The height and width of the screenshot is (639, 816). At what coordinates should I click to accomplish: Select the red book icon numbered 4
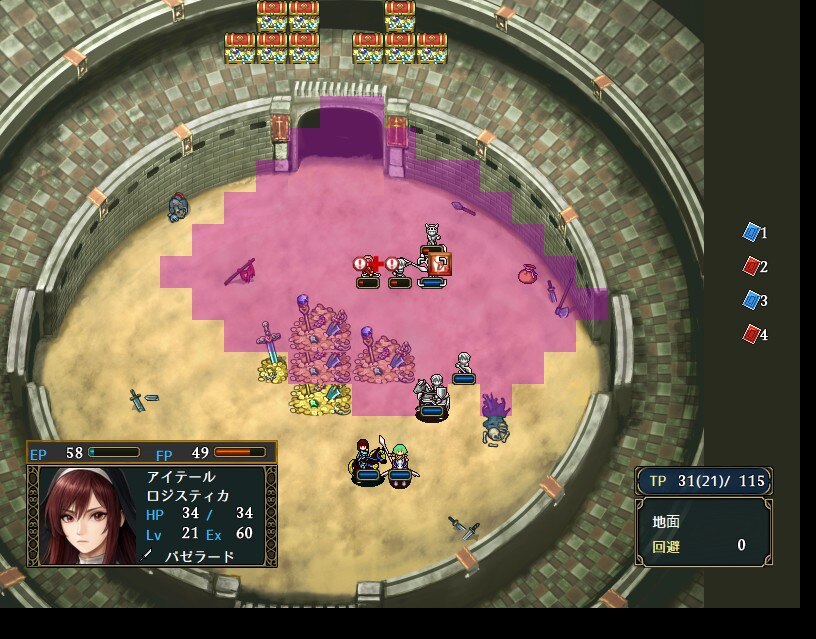pos(751,334)
